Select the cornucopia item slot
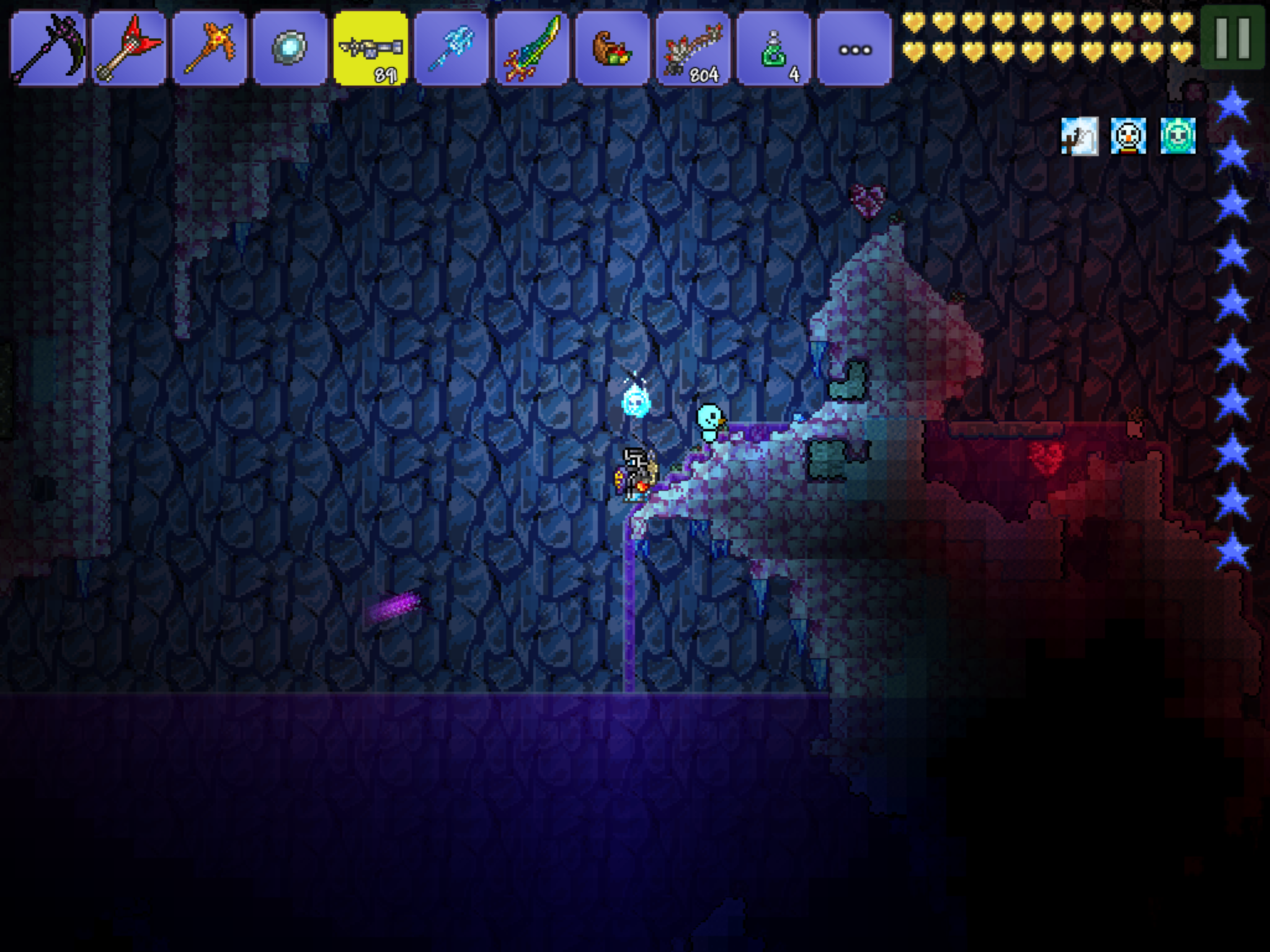The width and height of the screenshot is (1270, 952). (x=613, y=48)
